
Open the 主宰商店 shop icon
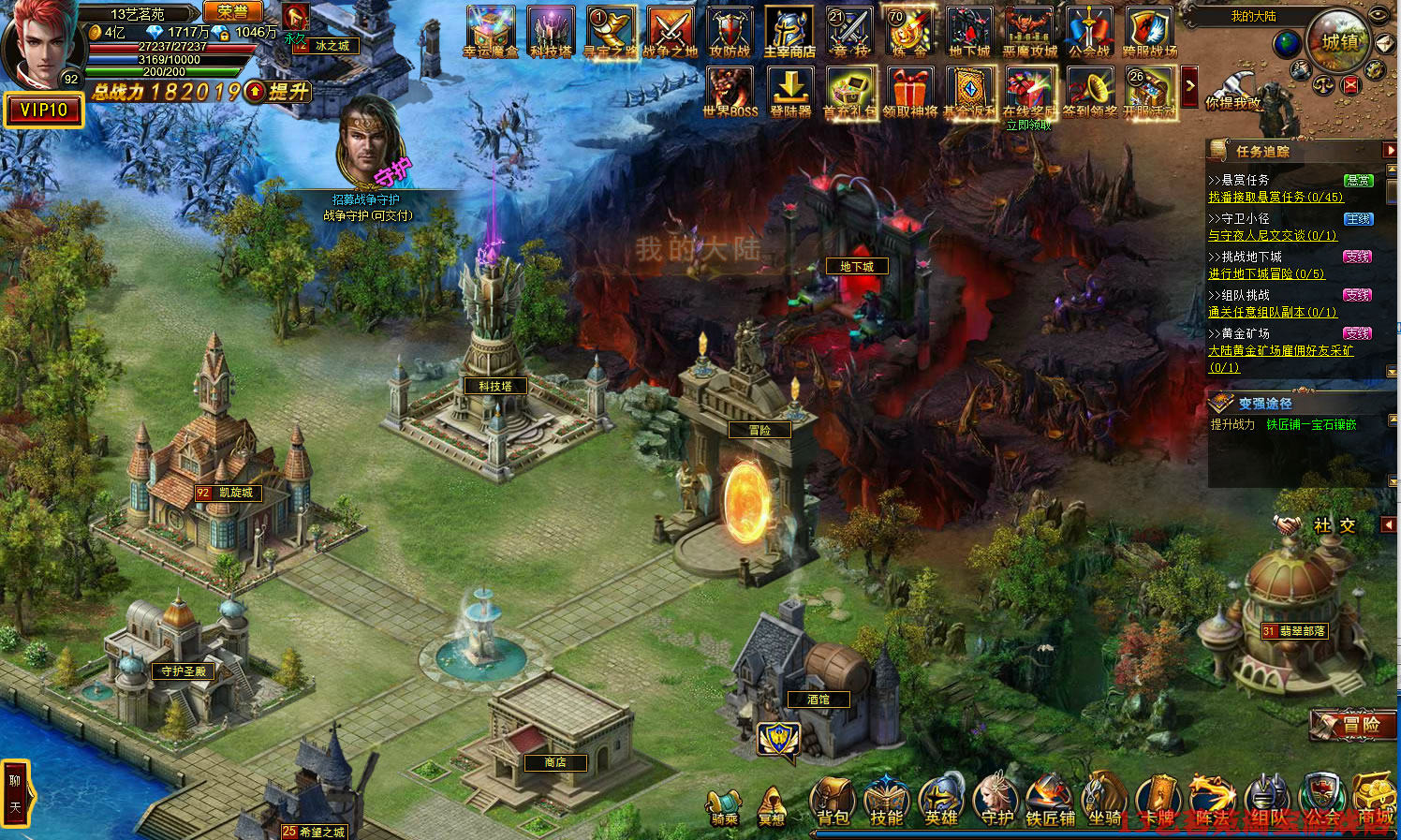(x=789, y=31)
